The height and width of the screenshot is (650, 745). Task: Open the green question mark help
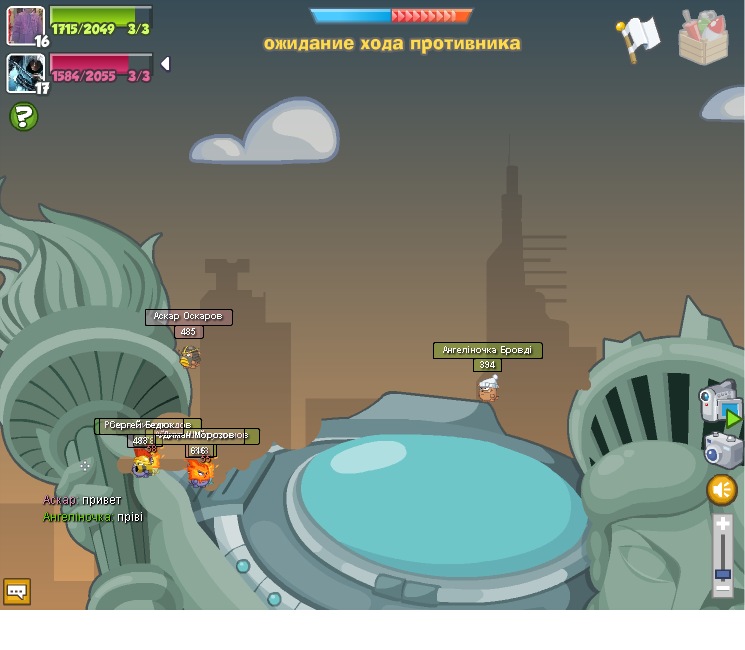[x=24, y=117]
